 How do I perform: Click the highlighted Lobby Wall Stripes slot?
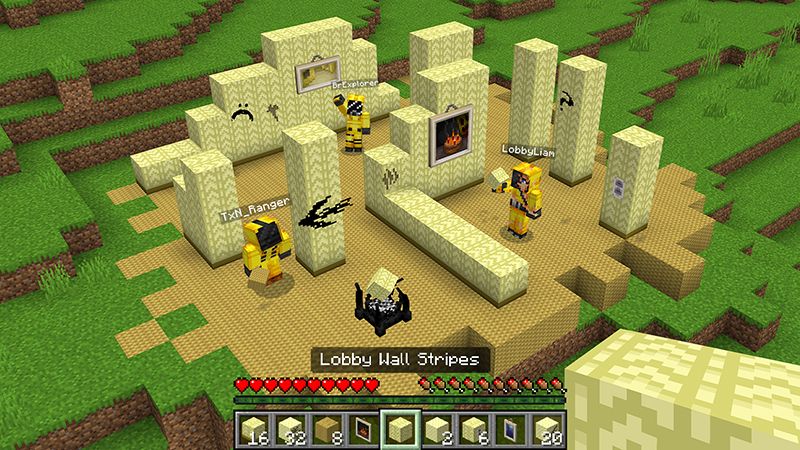[400, 430]
